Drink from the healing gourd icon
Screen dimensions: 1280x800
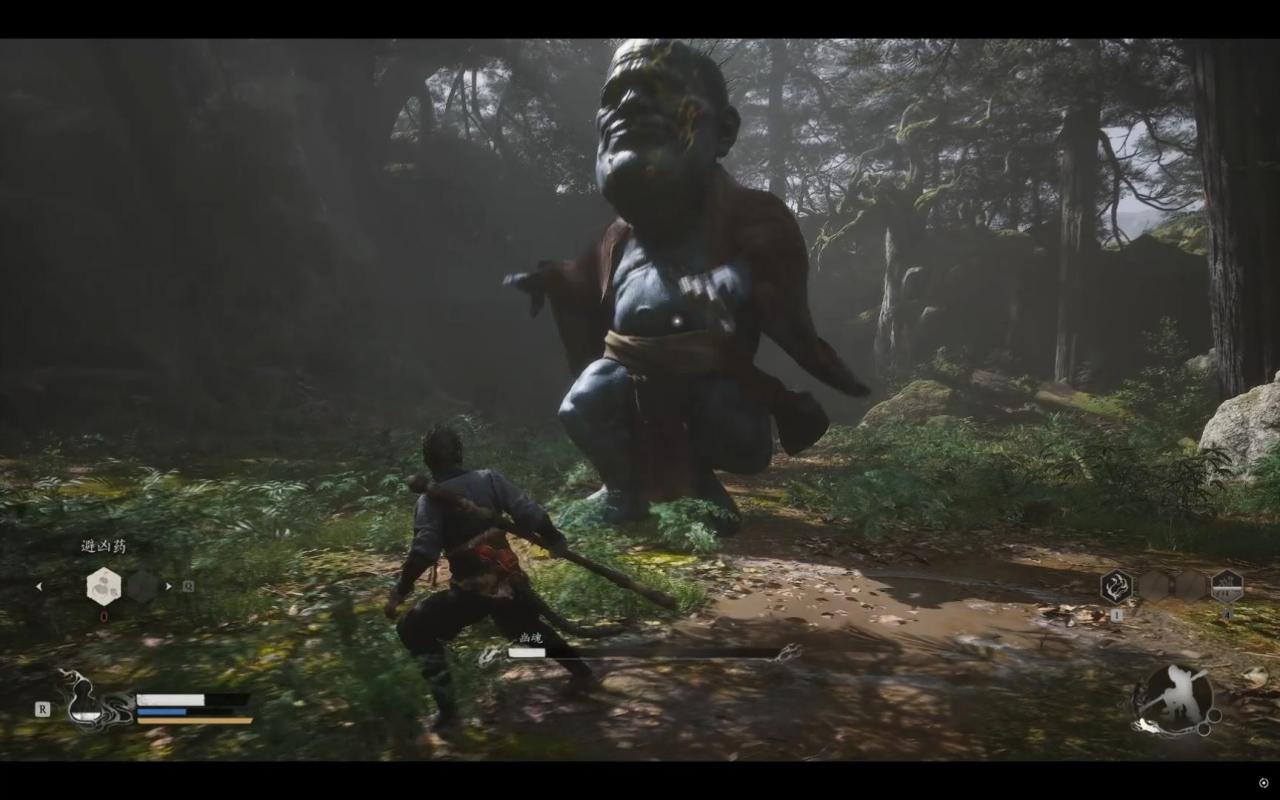coord(87,699)
